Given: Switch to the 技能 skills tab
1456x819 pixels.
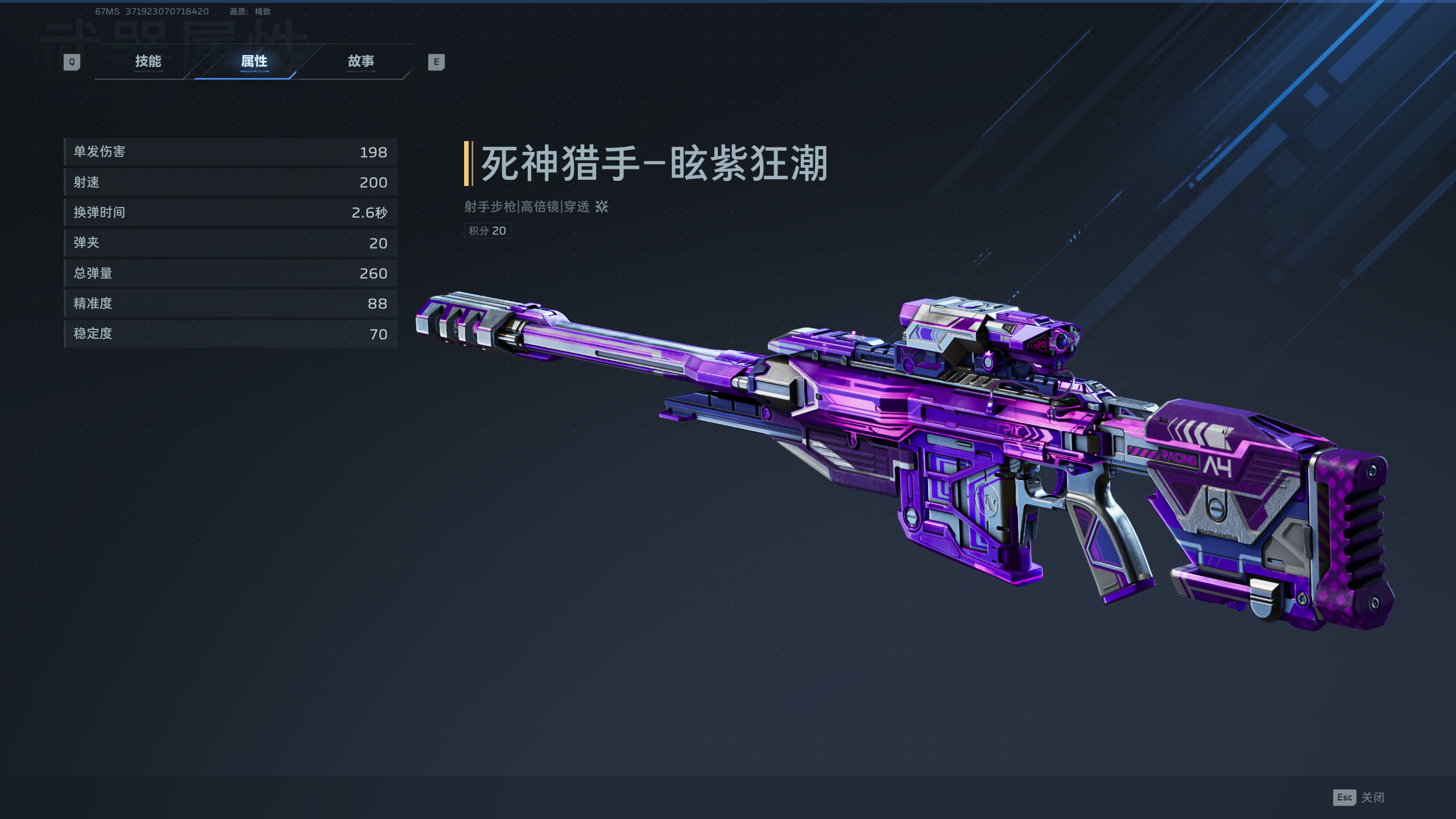Looking at the screenshot, I should click(149, 61).
